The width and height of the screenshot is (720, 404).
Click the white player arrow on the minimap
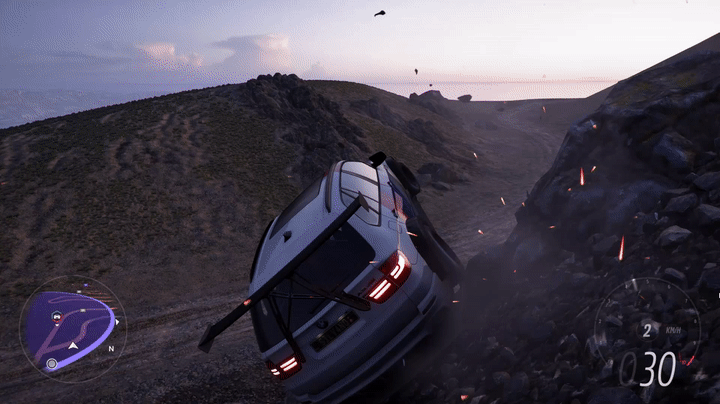pyautogui.click(x=73, y=346)
